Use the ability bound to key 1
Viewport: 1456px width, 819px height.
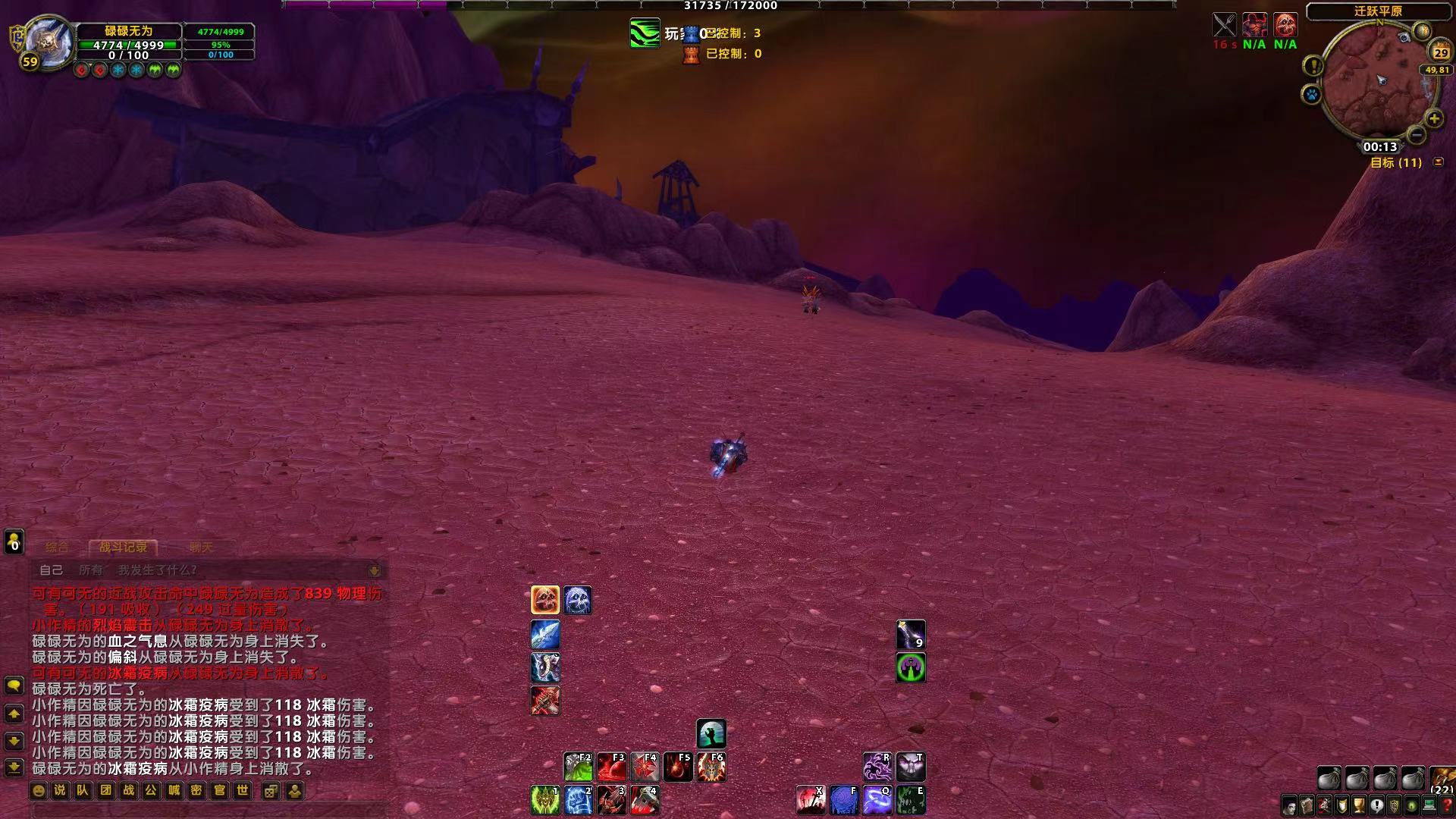pyautogui.click(x=544, y=801)
